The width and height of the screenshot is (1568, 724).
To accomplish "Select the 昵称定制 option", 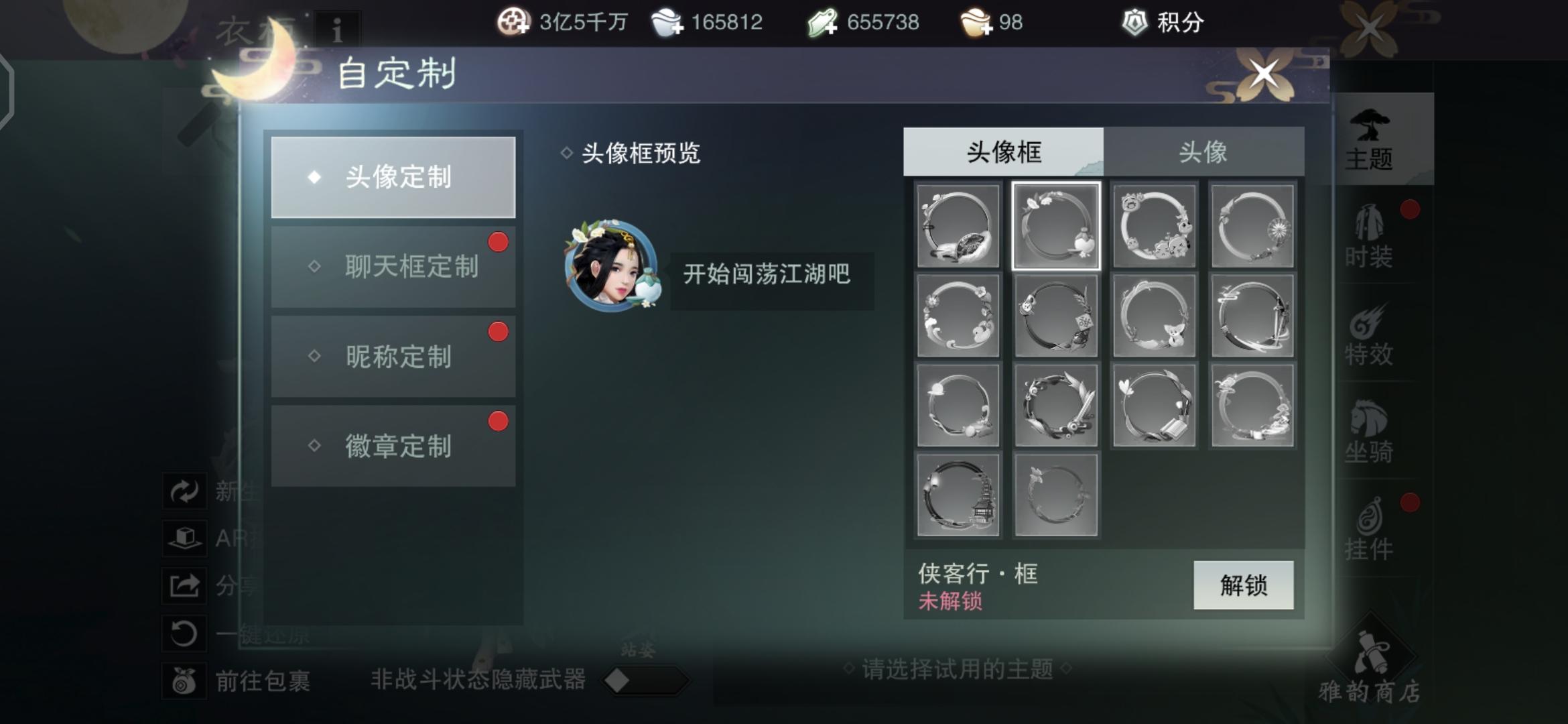I will (394, 357).
